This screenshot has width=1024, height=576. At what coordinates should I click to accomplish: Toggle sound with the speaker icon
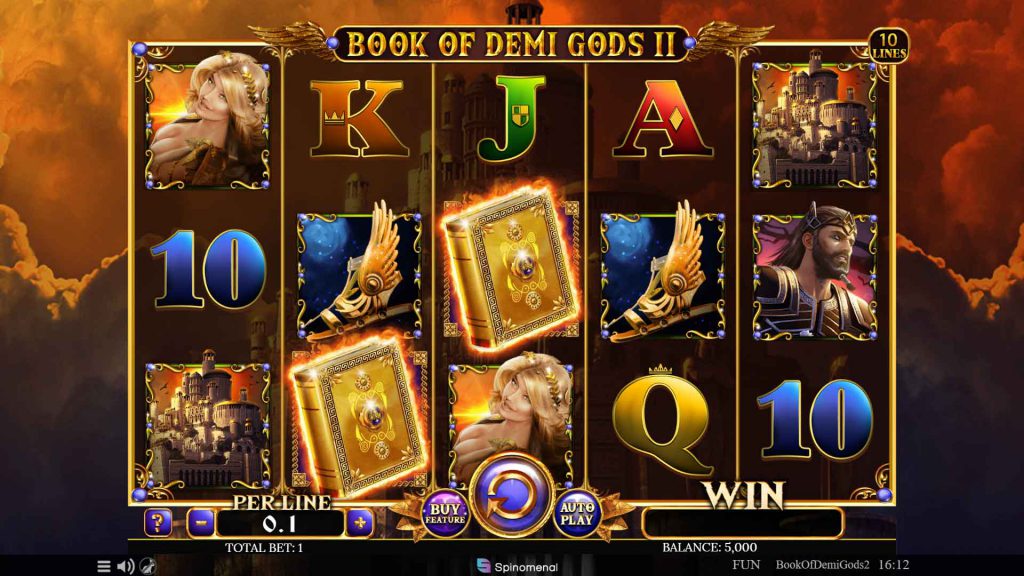[125, 566]
